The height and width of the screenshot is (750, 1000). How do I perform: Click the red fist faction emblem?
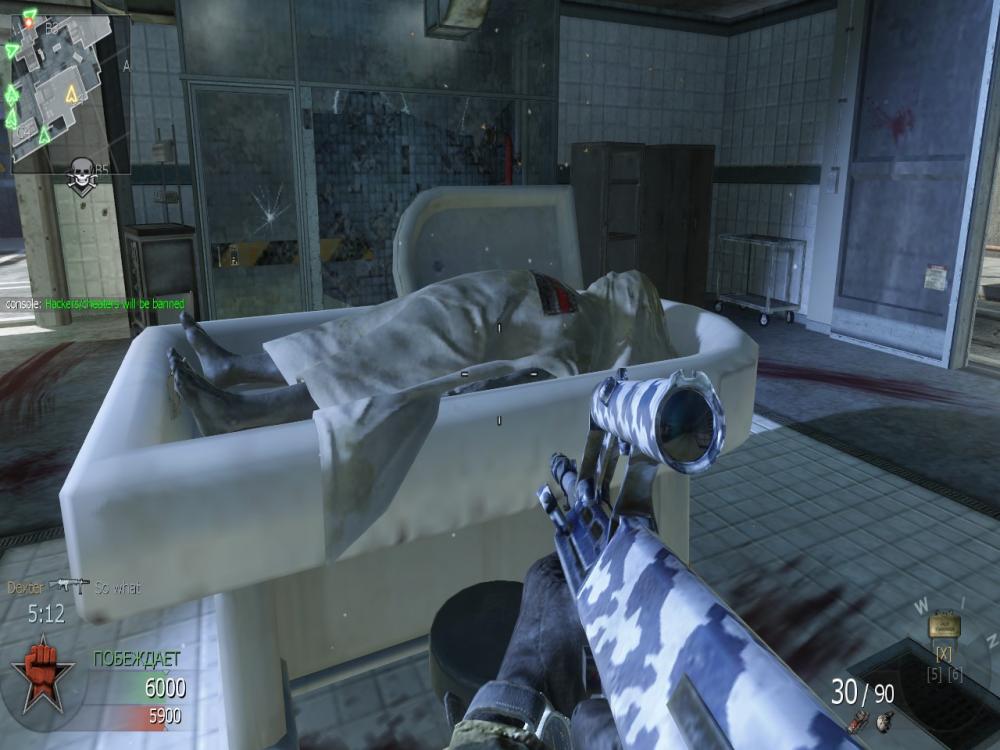pyautogui.click(x=42, y=673)
